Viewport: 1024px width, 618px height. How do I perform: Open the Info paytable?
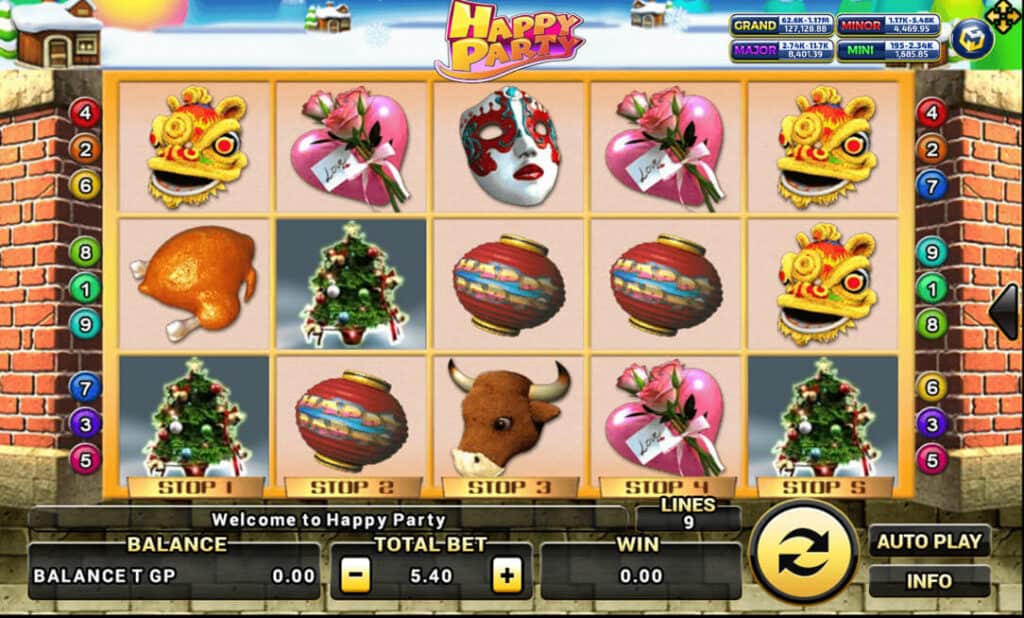tap(929, 581)
